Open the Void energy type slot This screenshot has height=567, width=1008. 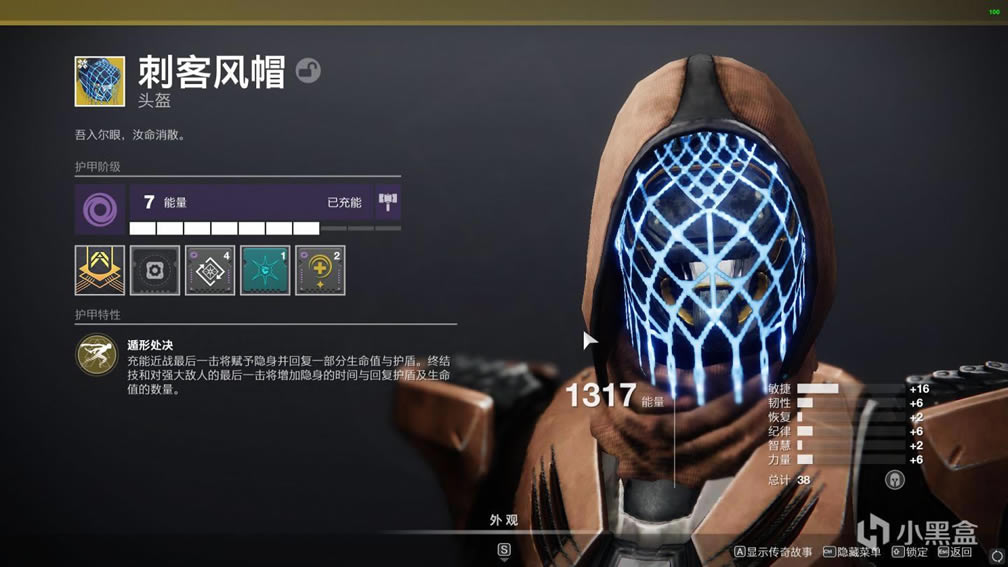[x=99, y=208]
